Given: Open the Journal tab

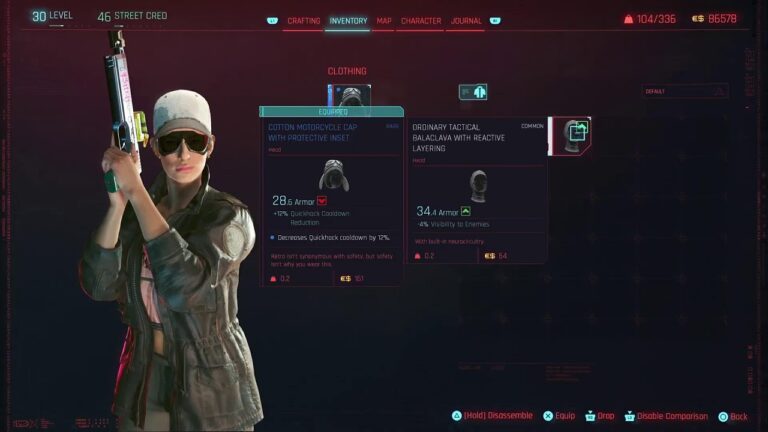Looking at the screenshot, I should [466, 20].
